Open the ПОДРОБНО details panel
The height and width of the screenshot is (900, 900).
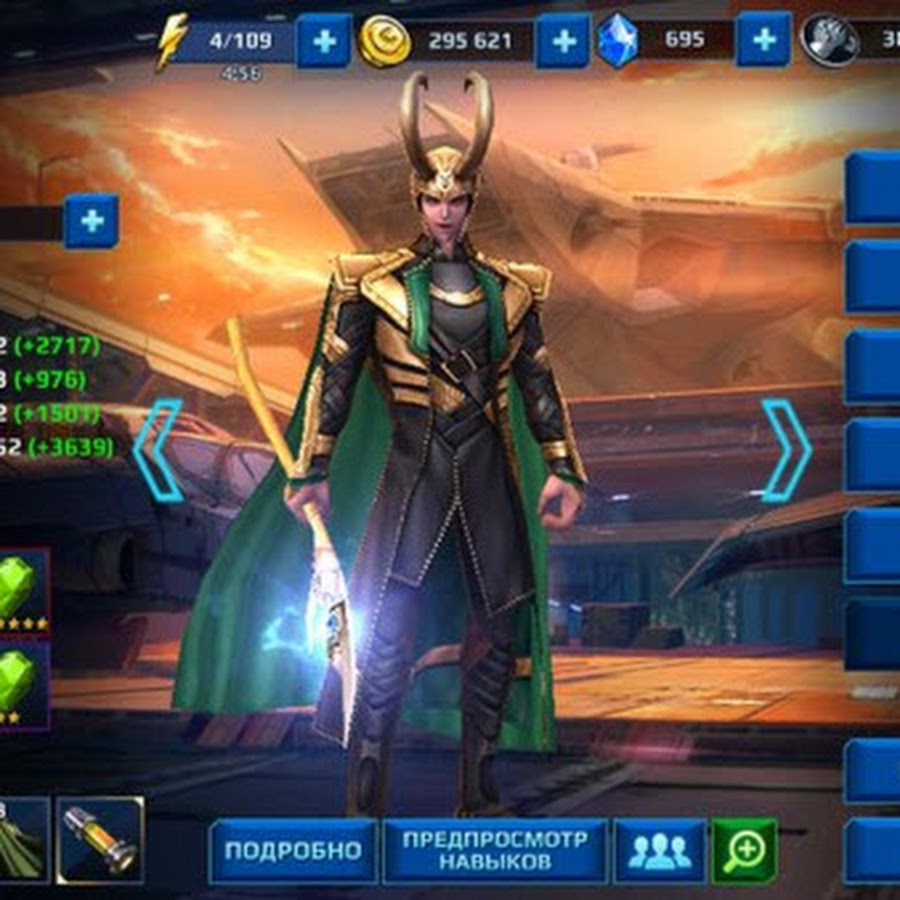tap(292, 851)
